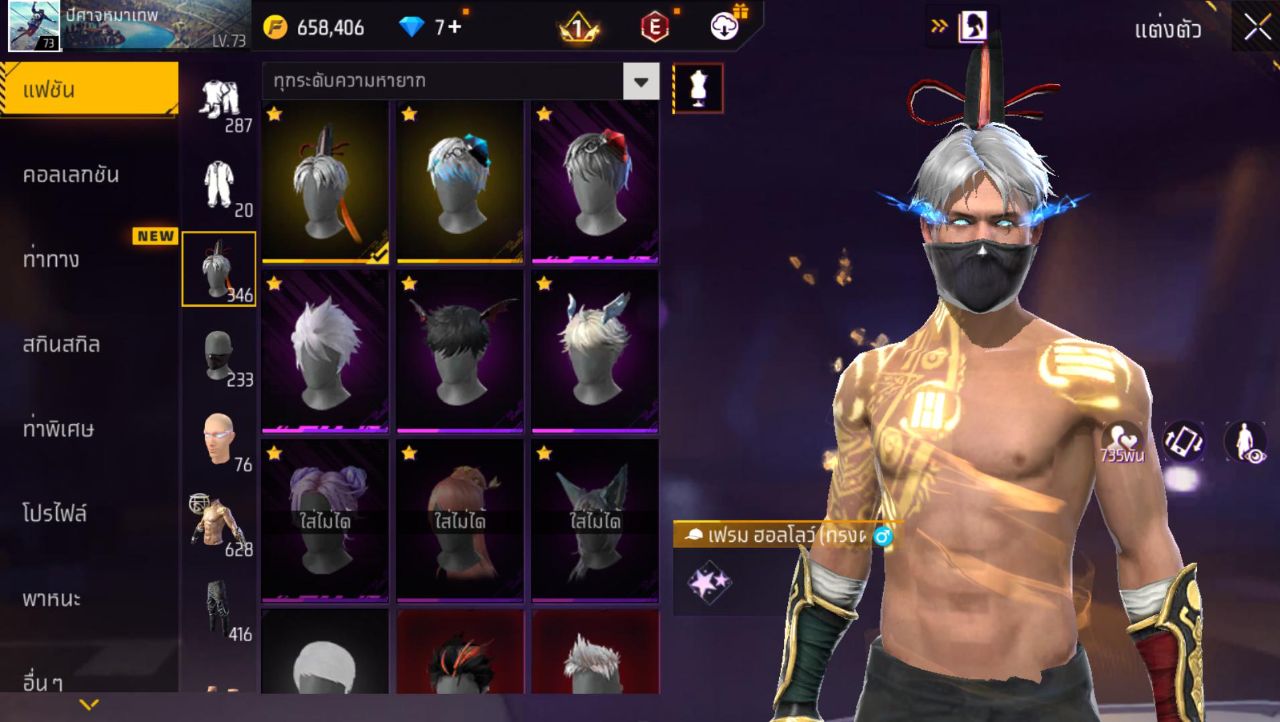
Task: Open the pants category icon
Action: pyautogui.click(x=219, y=607)
